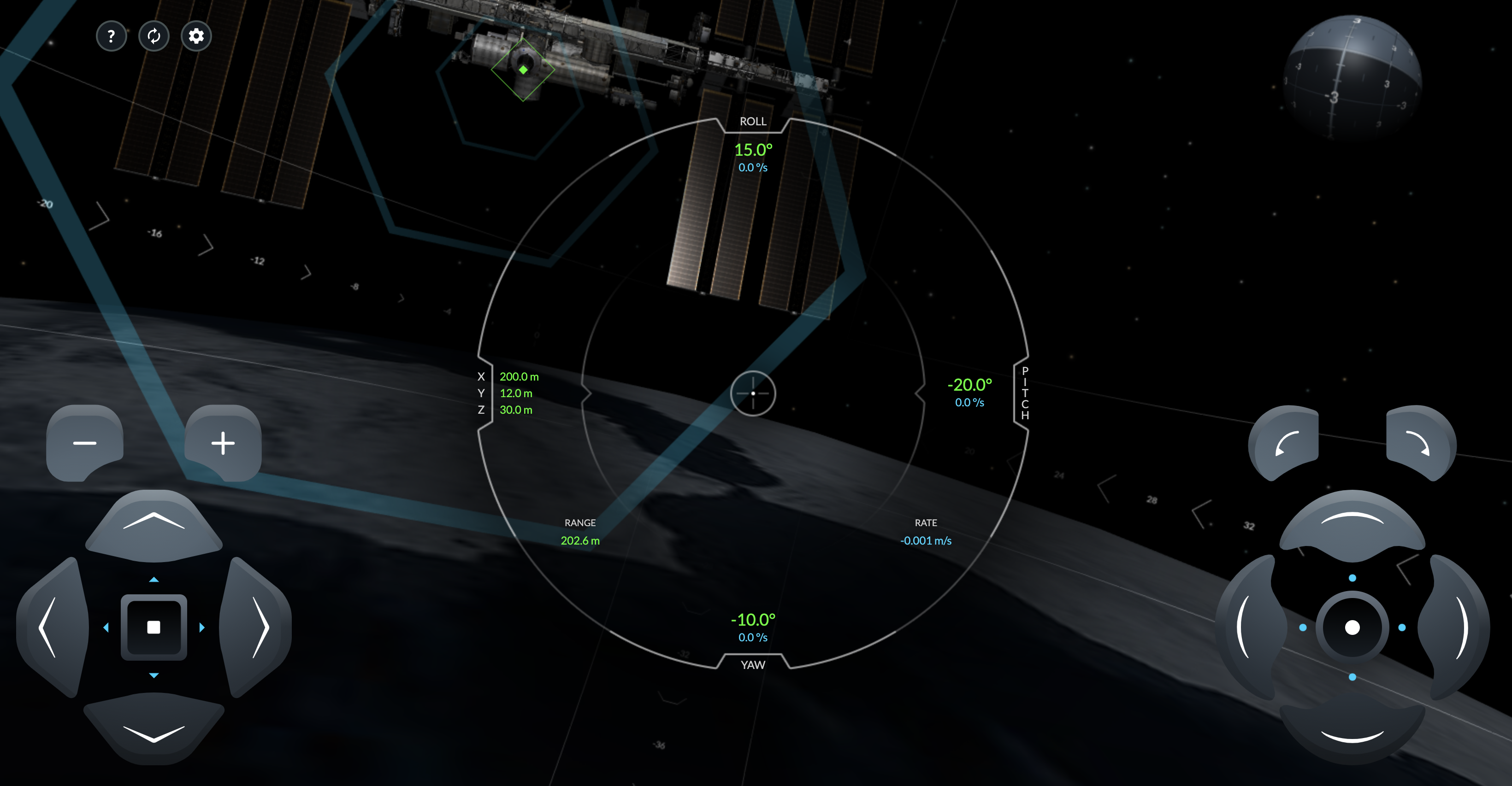Screen dimensions: 1512x786
Task: Roll left with the counterclockwise arrow button
Action: point(1286,443)
